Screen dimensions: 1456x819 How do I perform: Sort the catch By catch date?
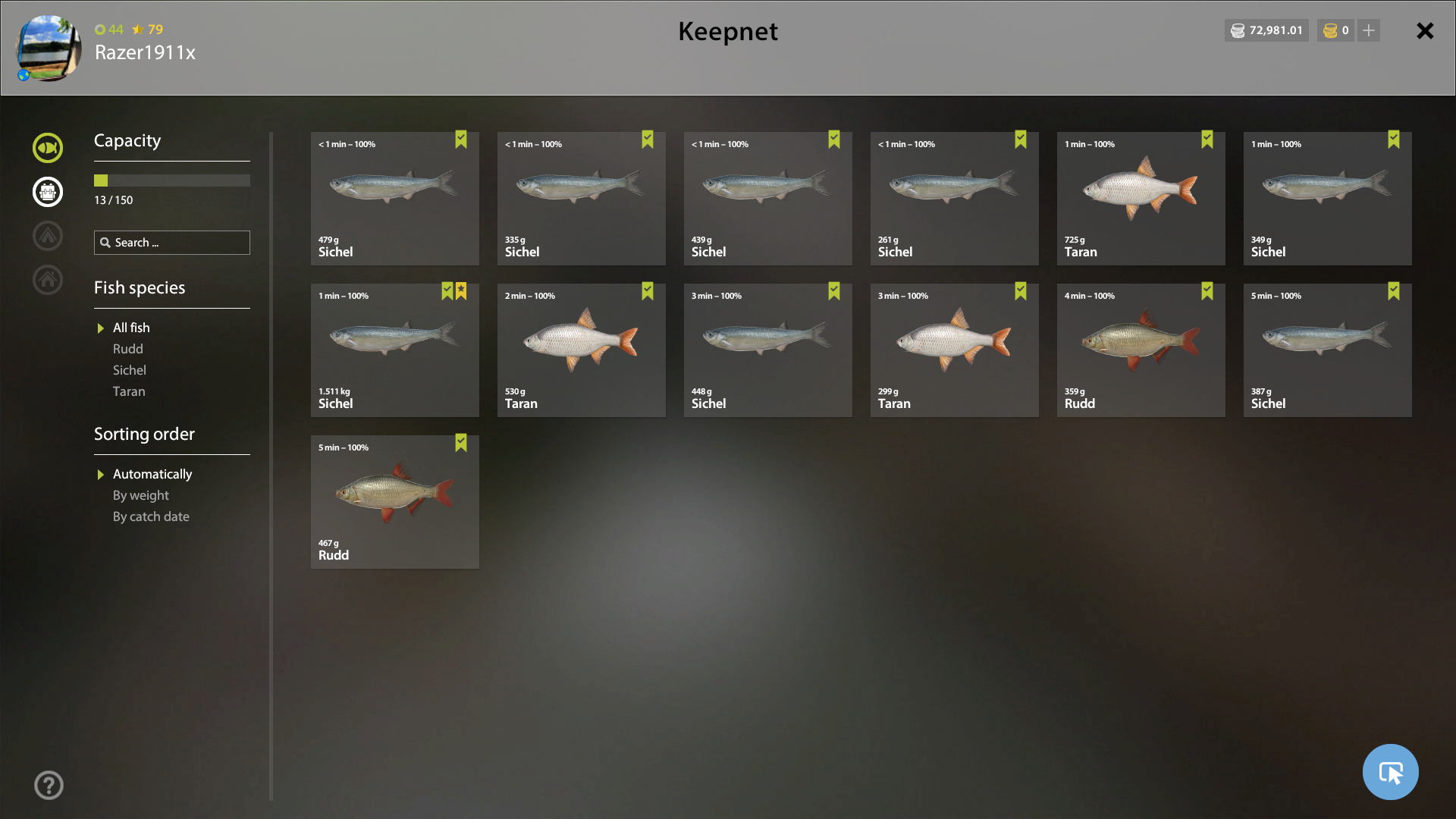tap(151, 516)
